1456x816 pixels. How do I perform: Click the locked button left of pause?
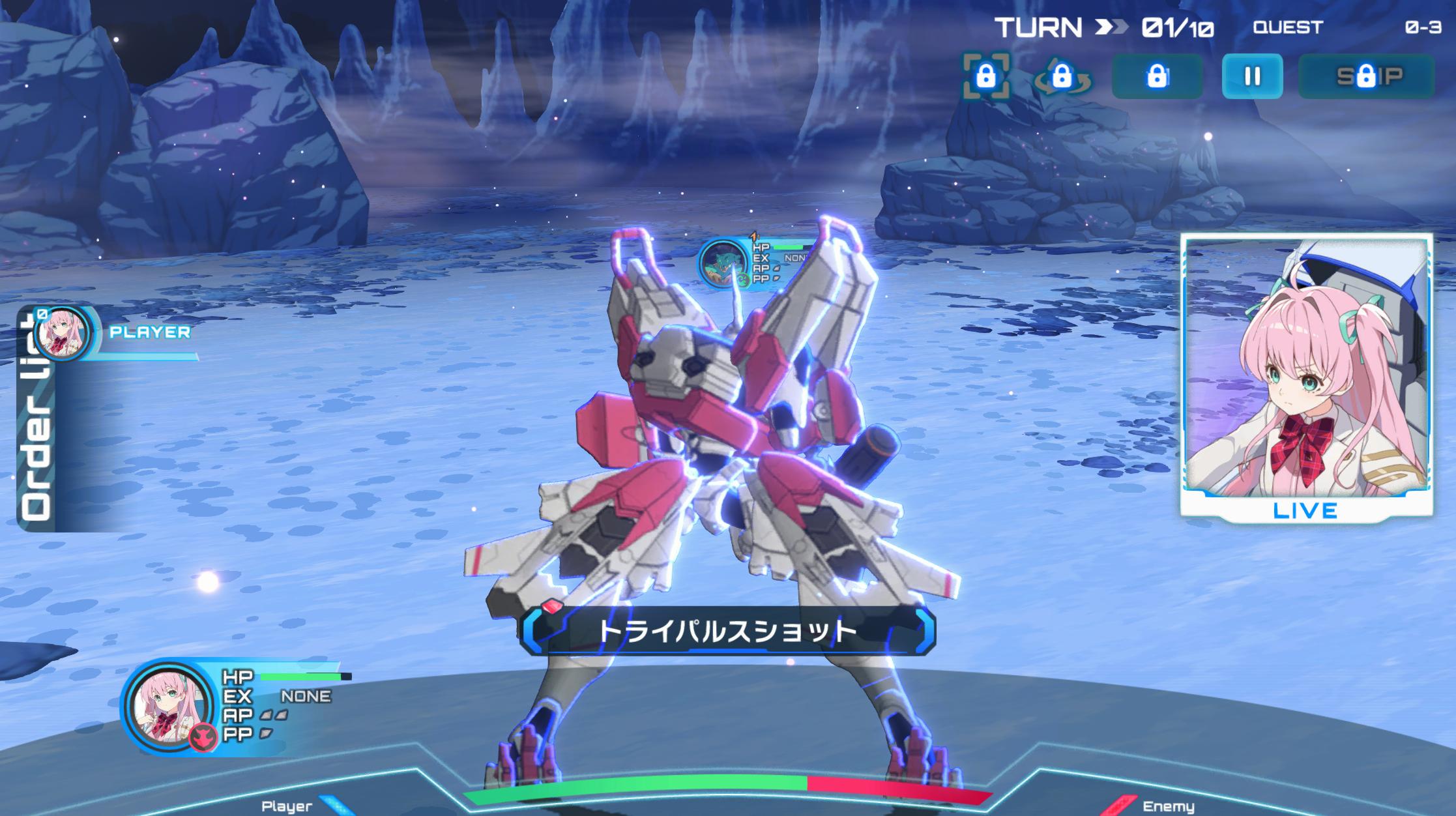click(x=1157, y=76)
